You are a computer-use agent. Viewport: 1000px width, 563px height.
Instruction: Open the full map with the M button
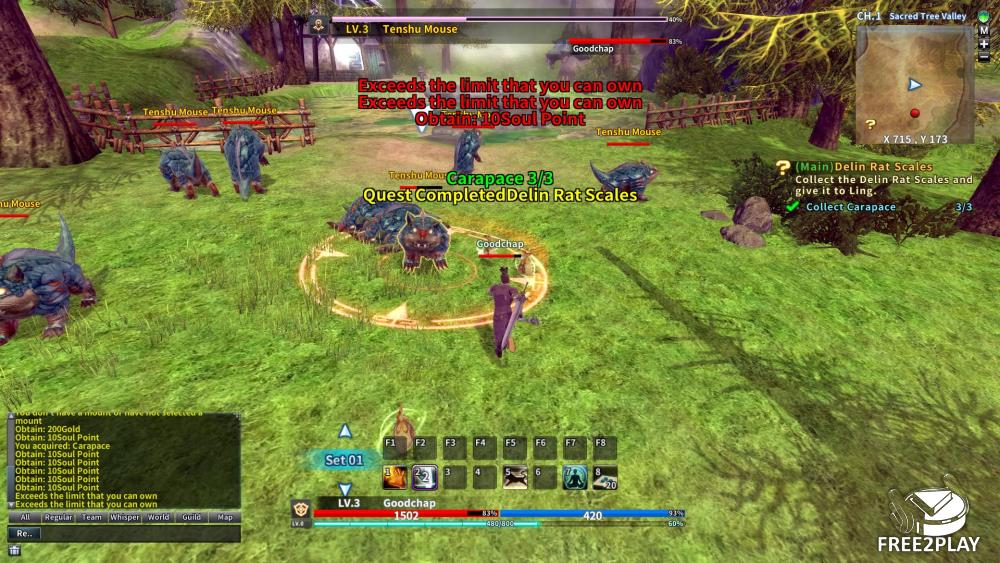(x=984, y=30)
